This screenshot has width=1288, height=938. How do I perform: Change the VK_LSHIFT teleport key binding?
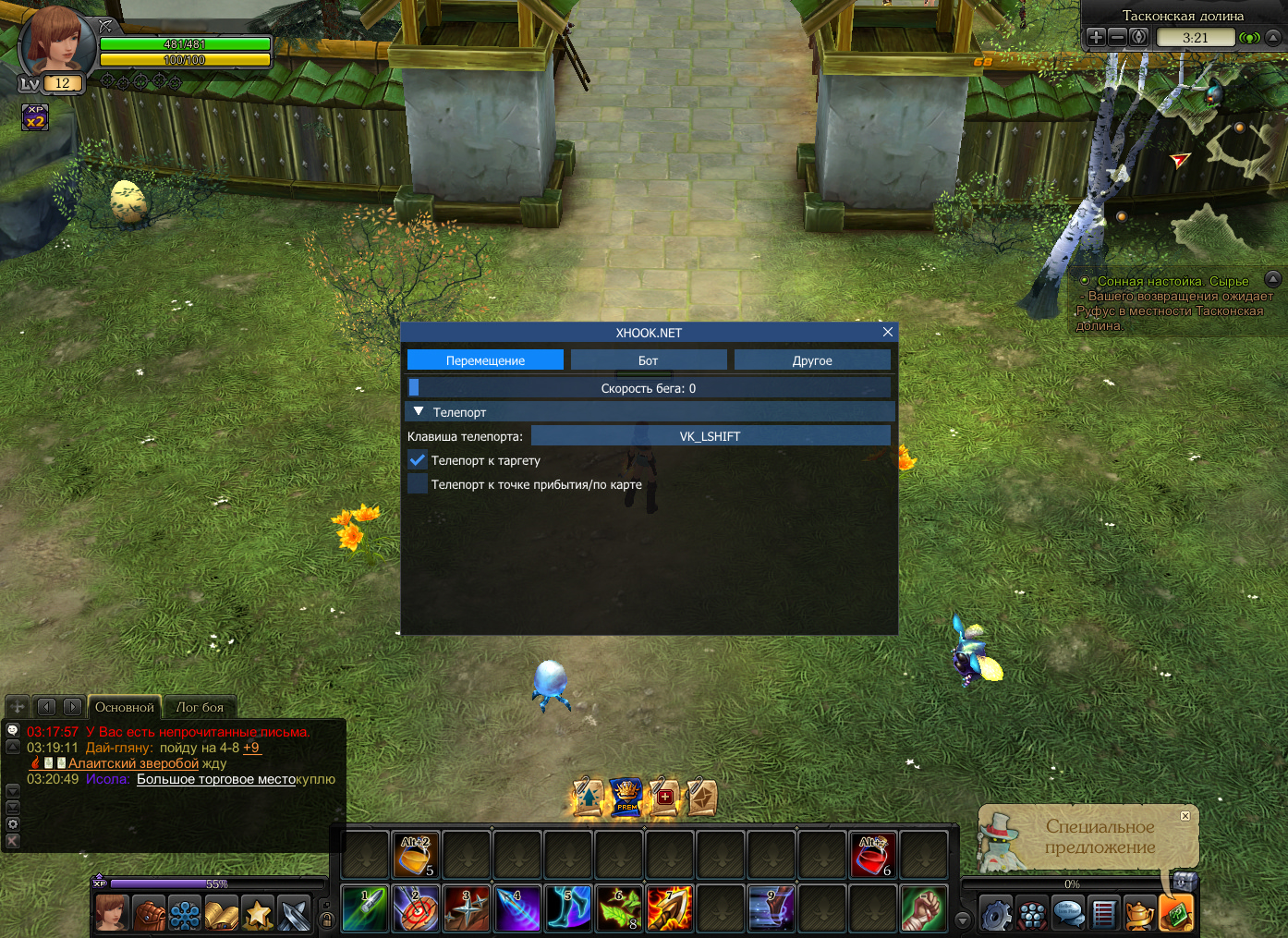point(710,436)
